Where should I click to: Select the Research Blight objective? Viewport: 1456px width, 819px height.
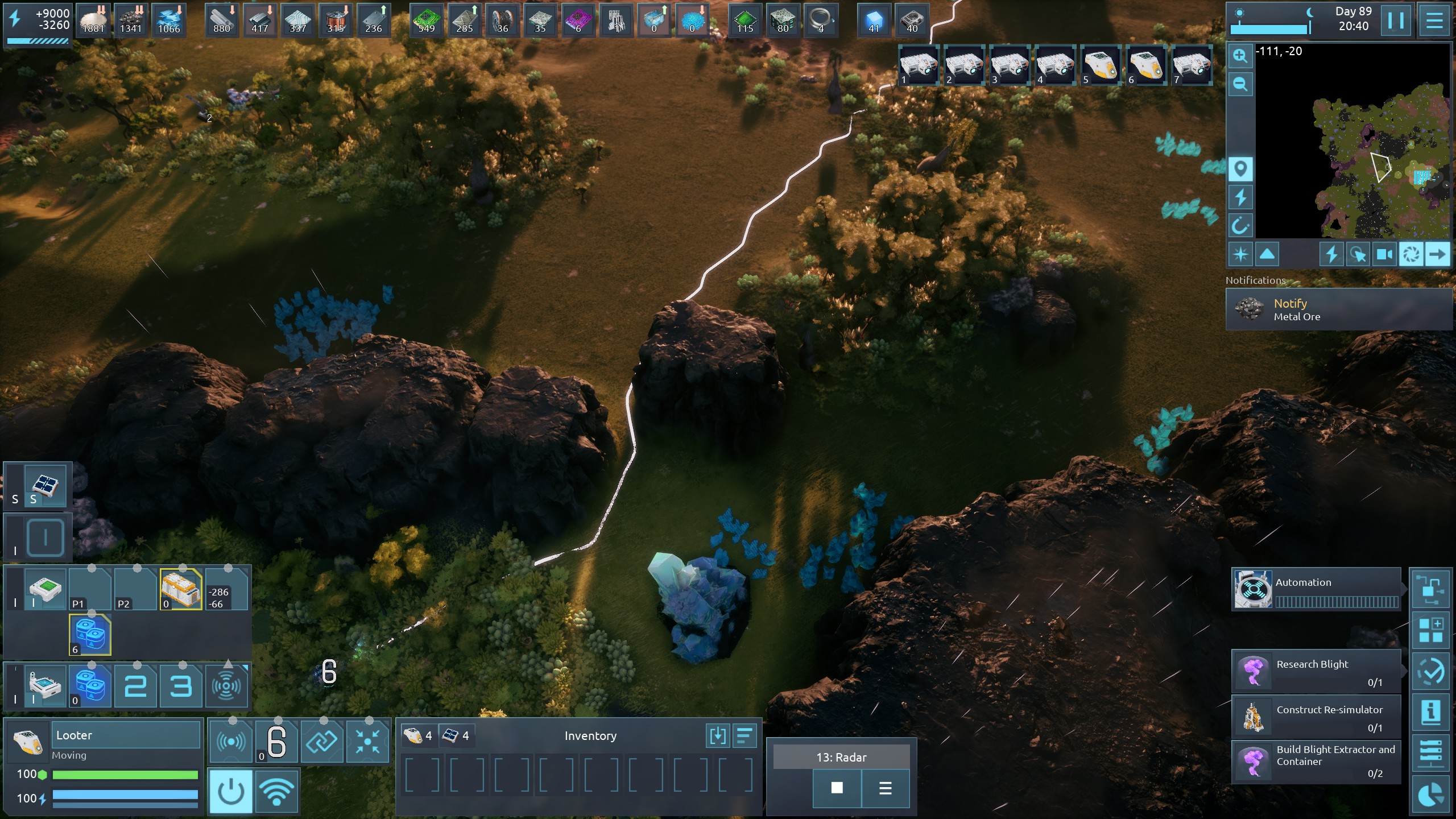click(x=1316, y=671)
